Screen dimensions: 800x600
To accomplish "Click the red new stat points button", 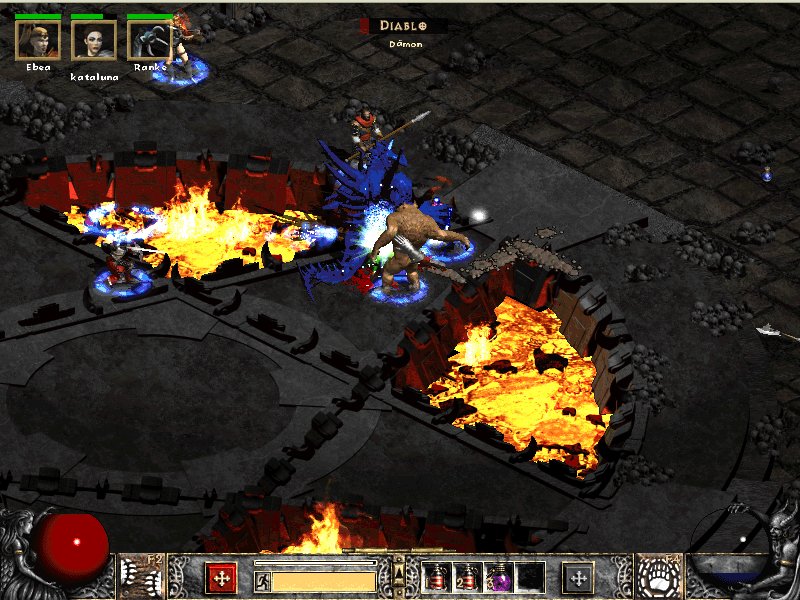I will (x=221, y=577).
